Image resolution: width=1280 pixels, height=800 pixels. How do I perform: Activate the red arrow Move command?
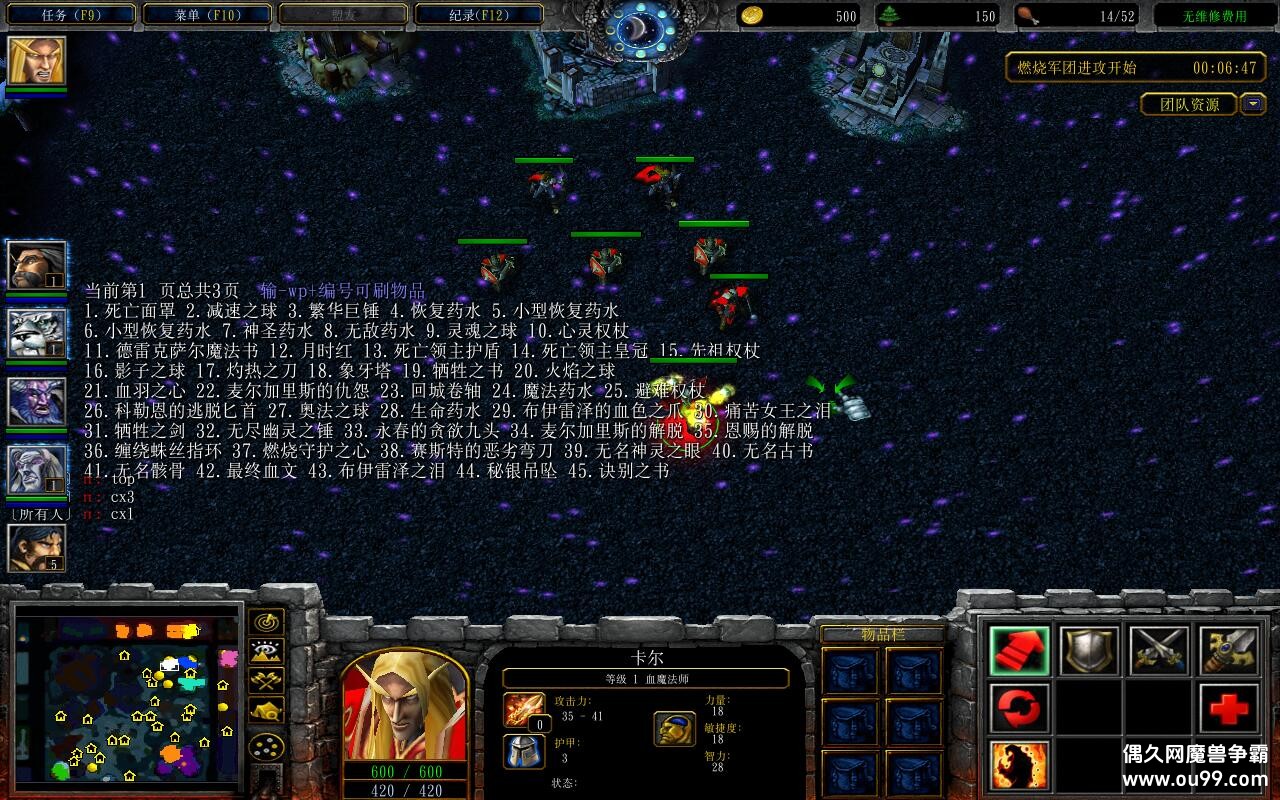click(1020, 651)
